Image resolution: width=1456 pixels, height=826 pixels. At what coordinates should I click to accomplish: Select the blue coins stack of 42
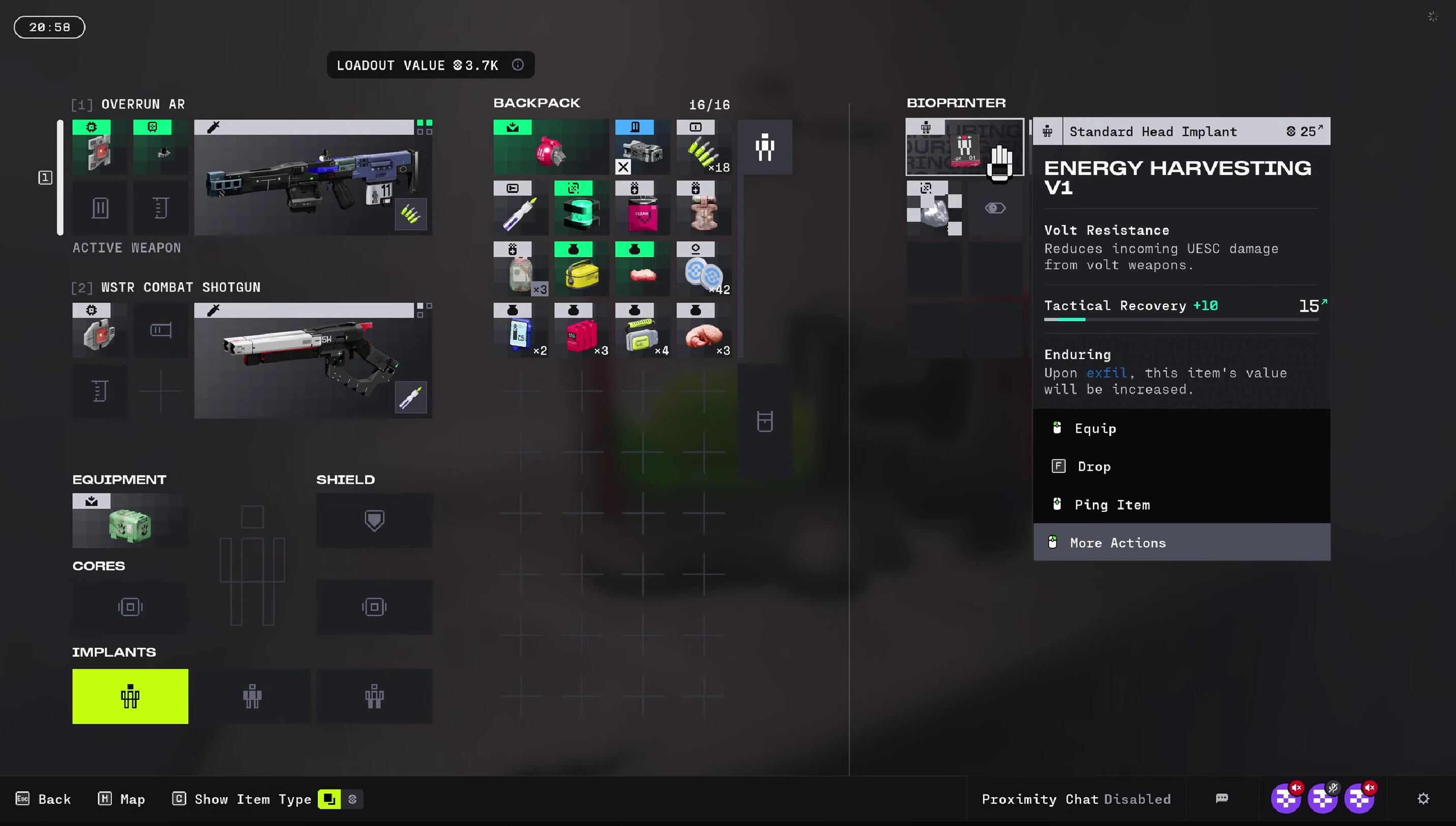pos(703,270)
